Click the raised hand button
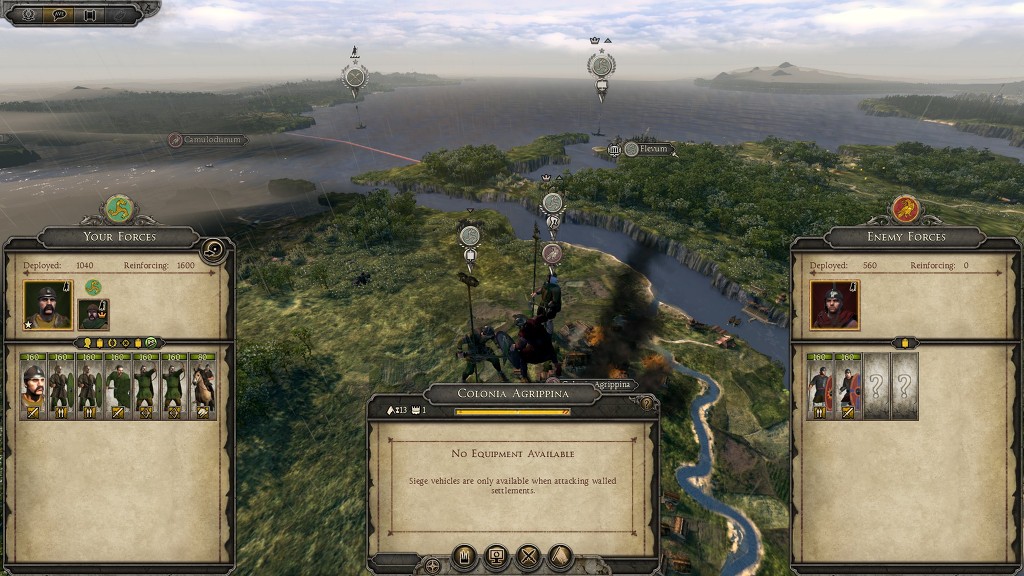Image resolution: width=1024 pixels, height=576 pixels. pyautogui.click(x=464, y=556)
